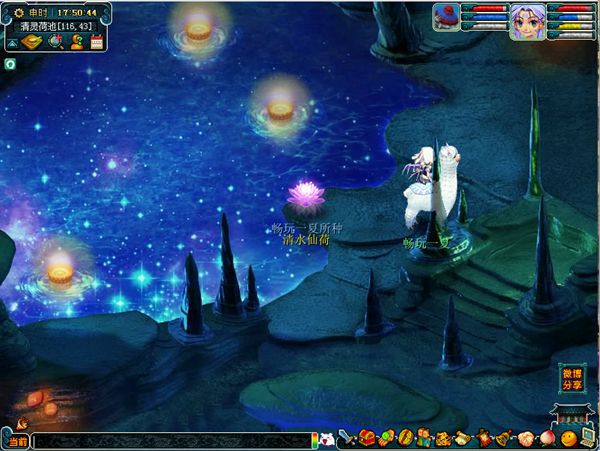Screen dimensions: 600x451
Task: Select the pet portrait with the red hat
Action: [446, 19]
